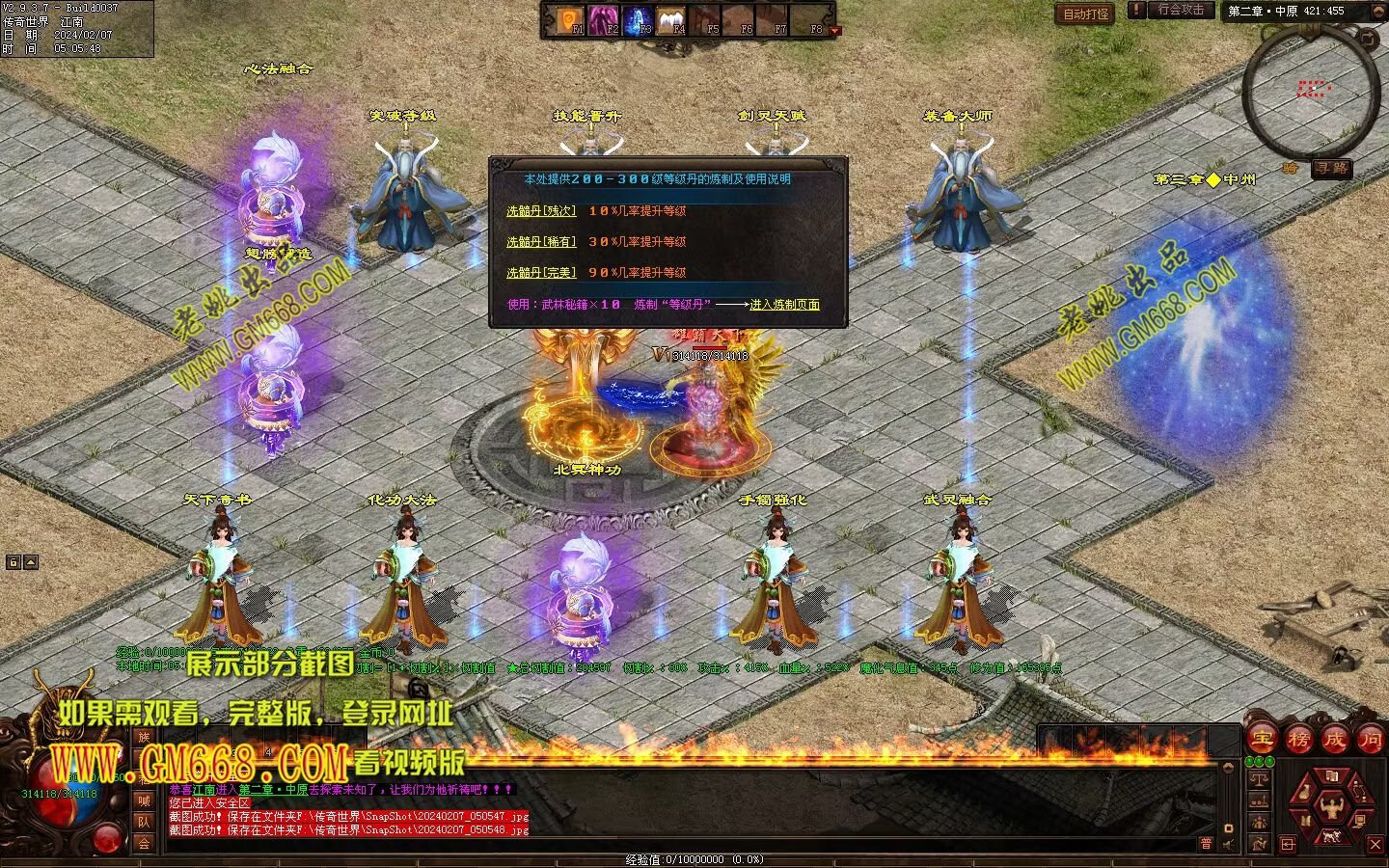Switch to the 队 team chat channel
The height and width of the screenshot is (868, 1389).
coord(144,822)
